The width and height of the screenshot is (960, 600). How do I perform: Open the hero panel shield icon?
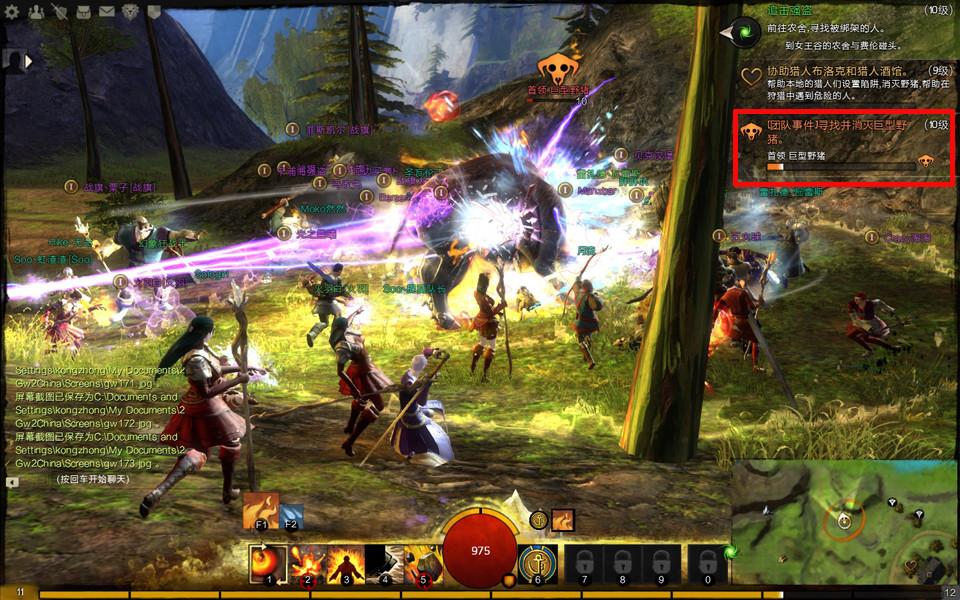point(59,12)
